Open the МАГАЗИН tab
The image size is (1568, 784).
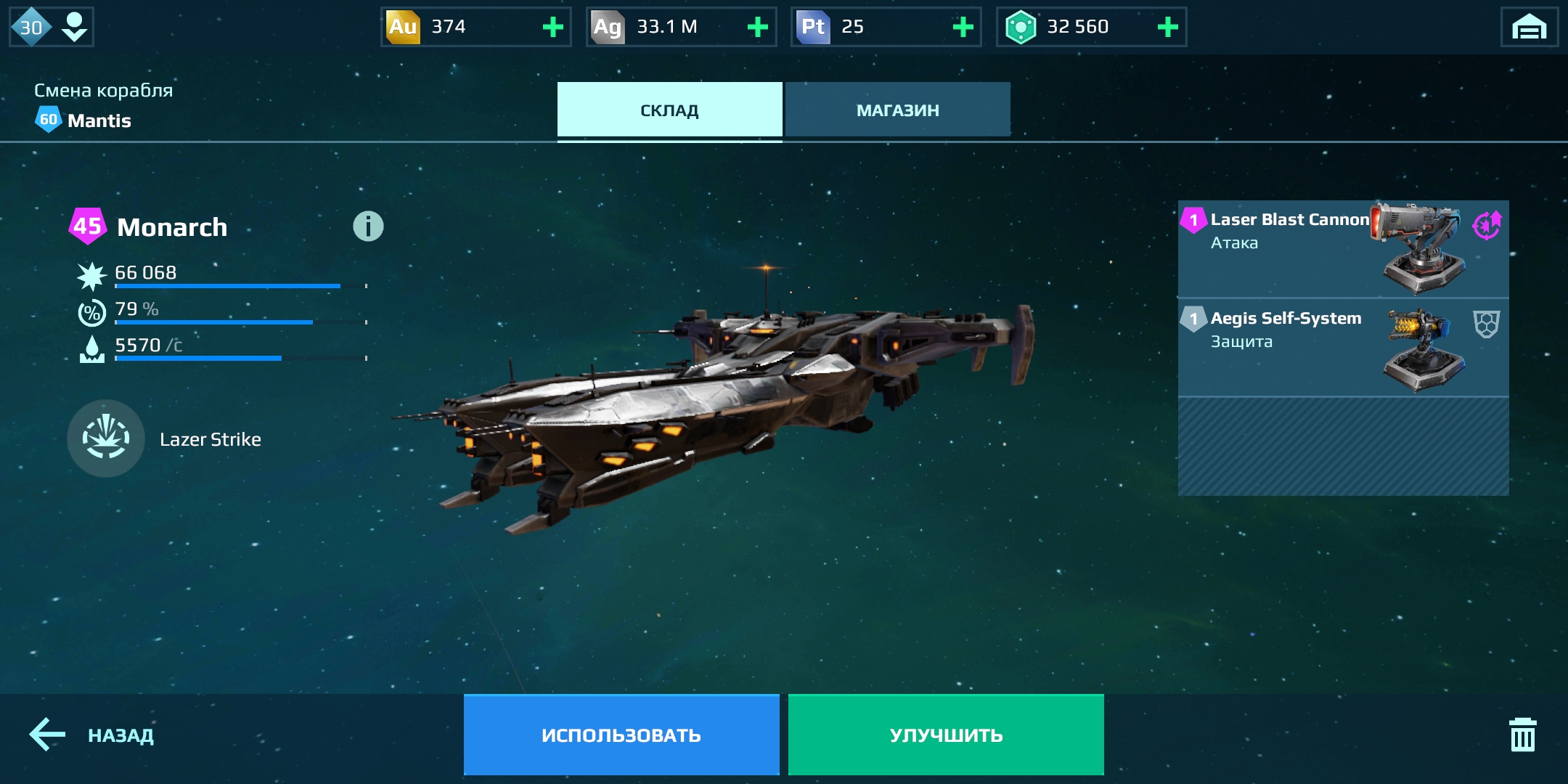click(x=897, y=110)
